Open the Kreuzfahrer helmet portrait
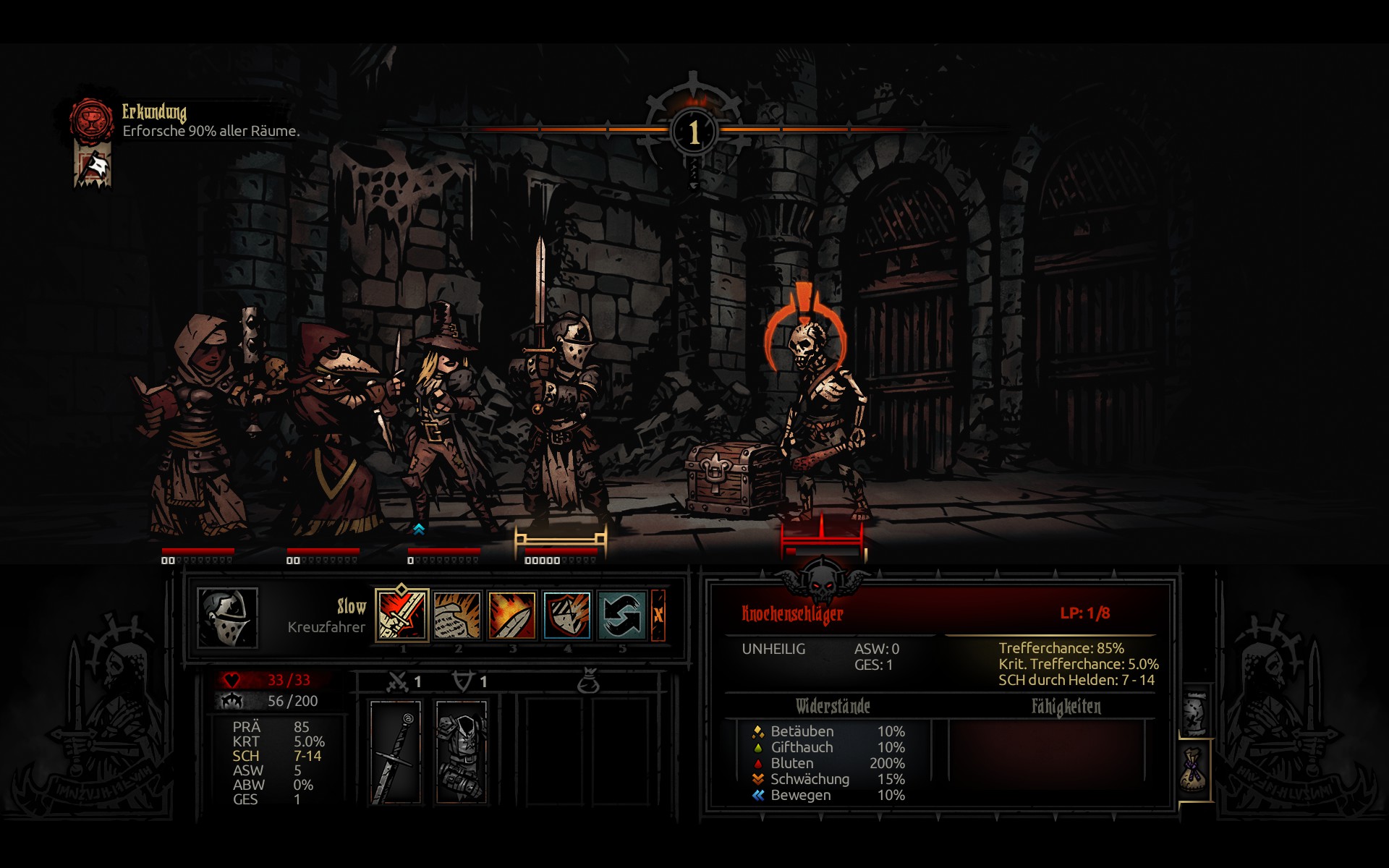The image size is (1389, 868). [227, 617]
